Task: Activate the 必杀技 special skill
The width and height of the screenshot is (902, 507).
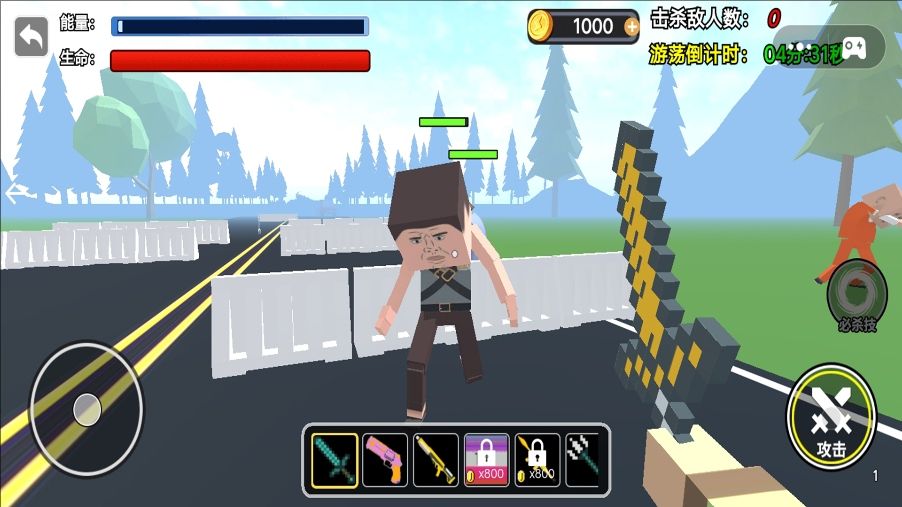Action: click(857, 295)
